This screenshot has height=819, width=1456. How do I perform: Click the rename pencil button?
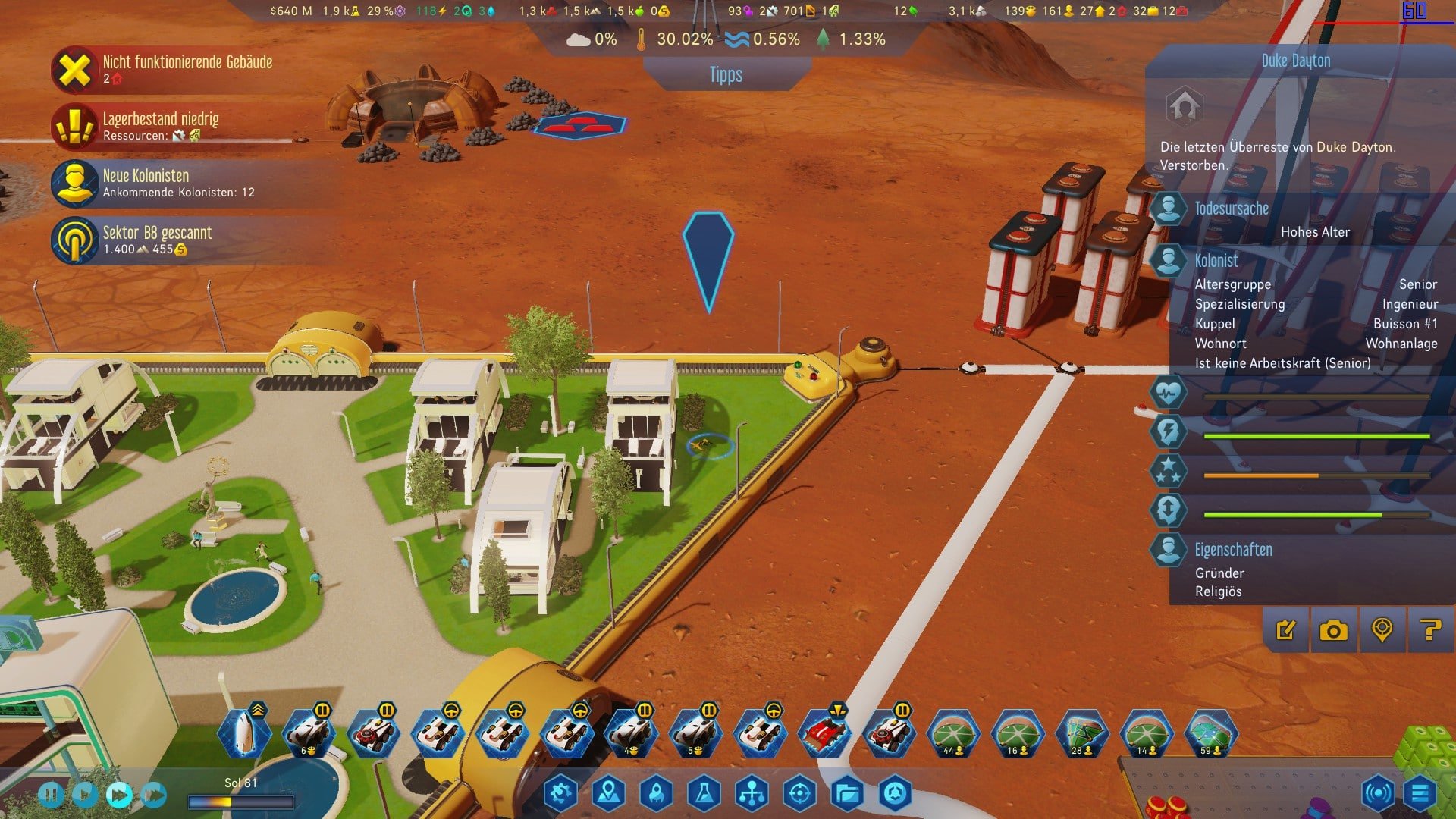[x=1286, y=629]
